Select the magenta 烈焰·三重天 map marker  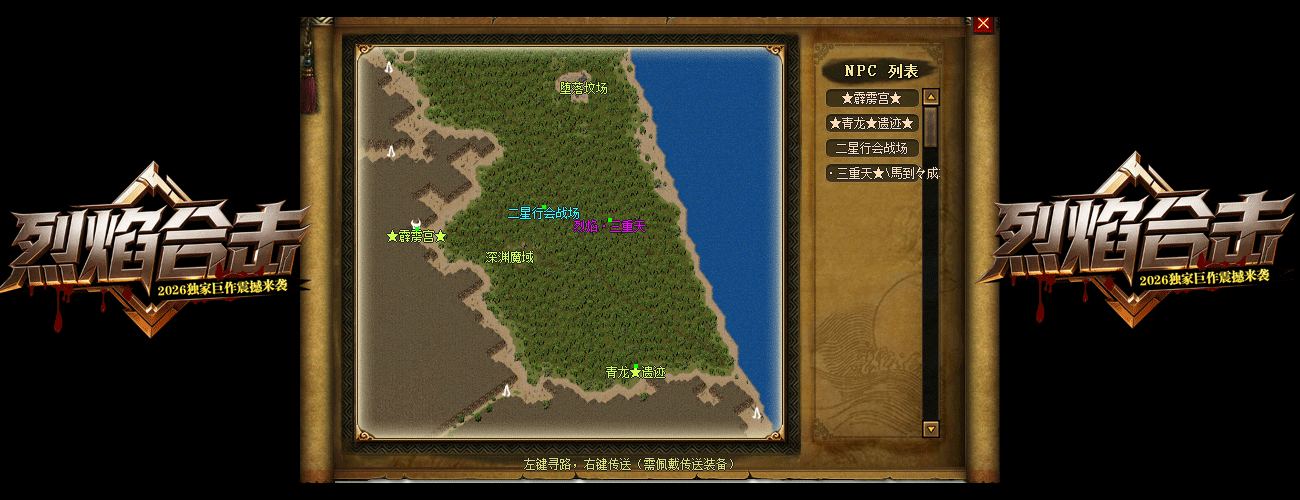pyautogui.click(x=609, y=227)
